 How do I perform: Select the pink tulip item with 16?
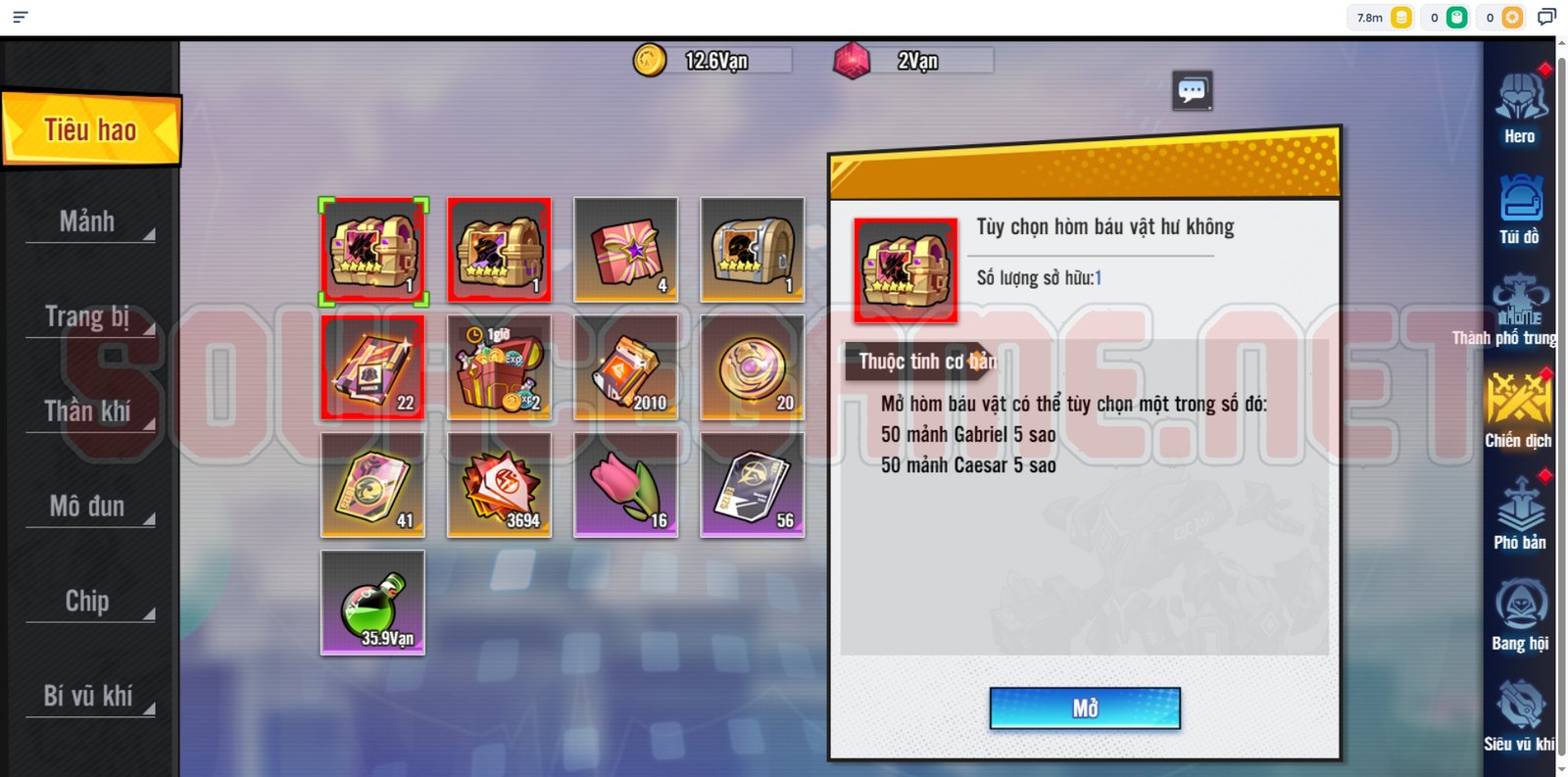(x=625, y=485)
